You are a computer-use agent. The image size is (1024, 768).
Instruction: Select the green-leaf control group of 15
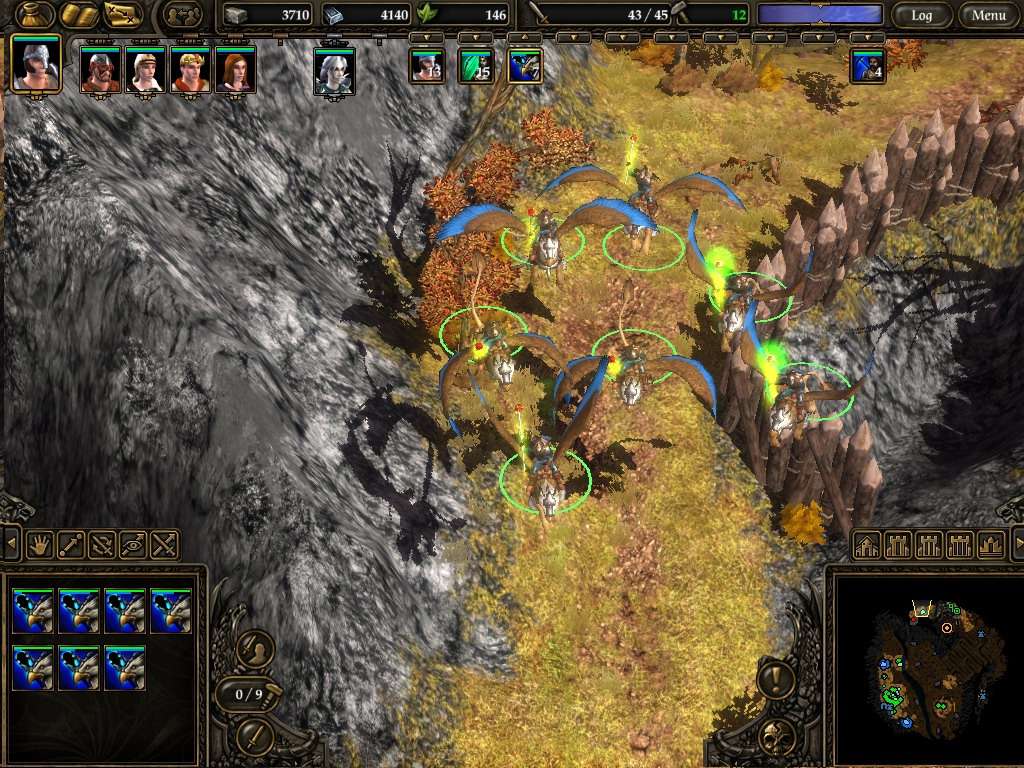pos(476,66)
